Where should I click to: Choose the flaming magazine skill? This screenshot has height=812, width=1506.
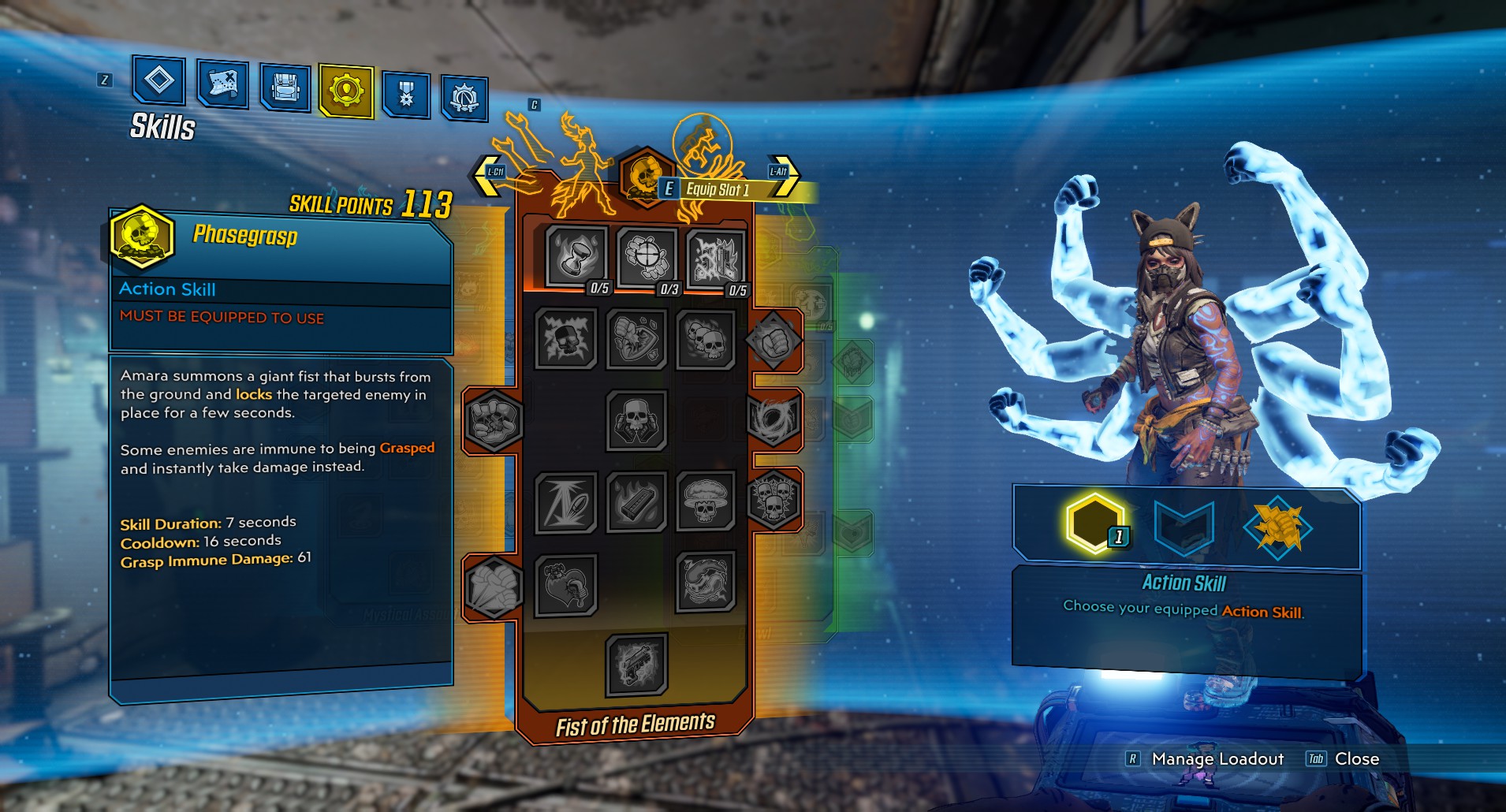636,501
